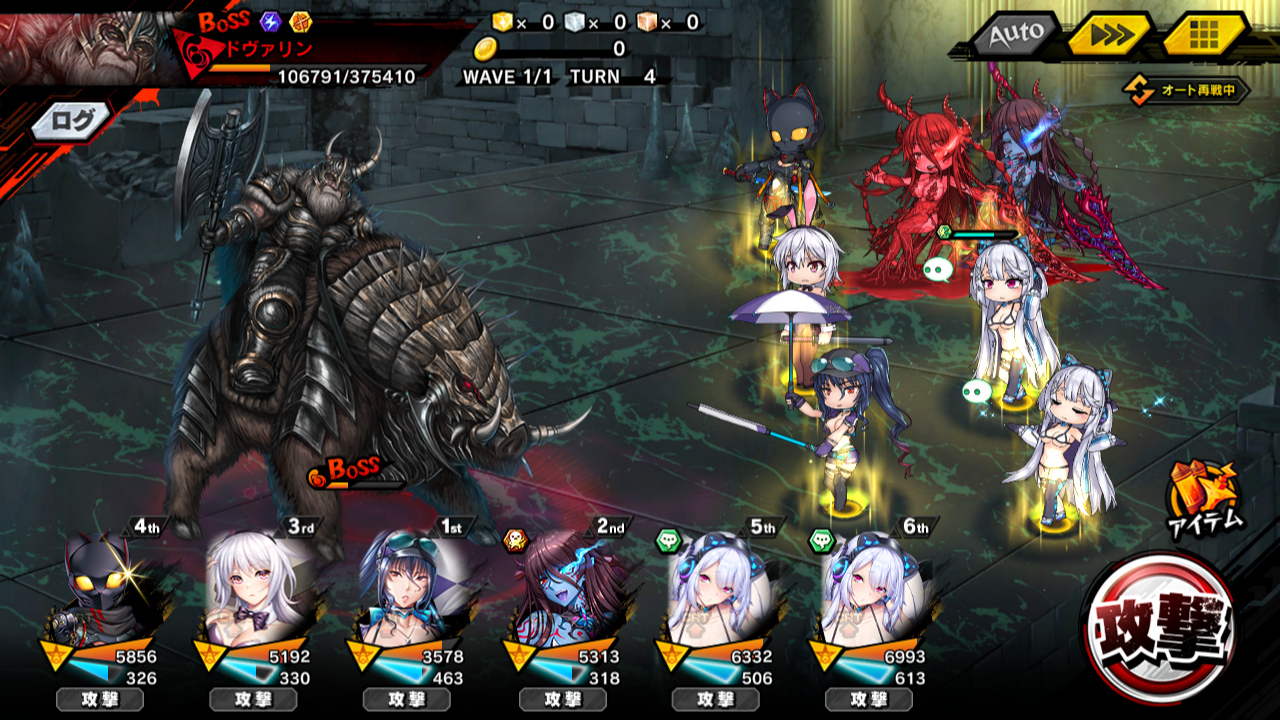The width and height of the screenshot is (1280, 720).
Task: Toggle auto rematch (オート再戦中)
Action: pyautogui.click(x=1188, y=91)
